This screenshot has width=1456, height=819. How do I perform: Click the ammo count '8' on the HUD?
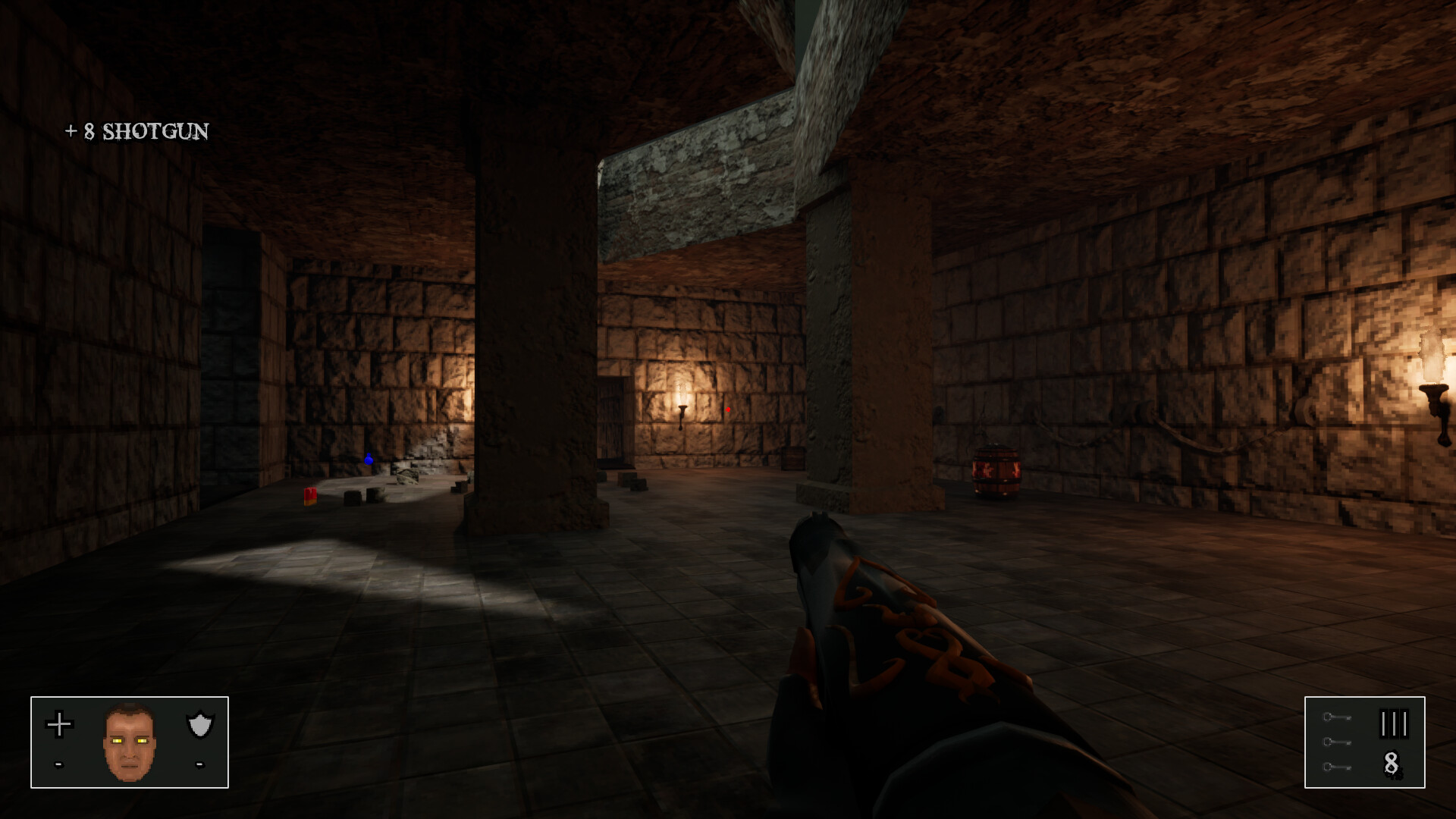click(1390, 761)
